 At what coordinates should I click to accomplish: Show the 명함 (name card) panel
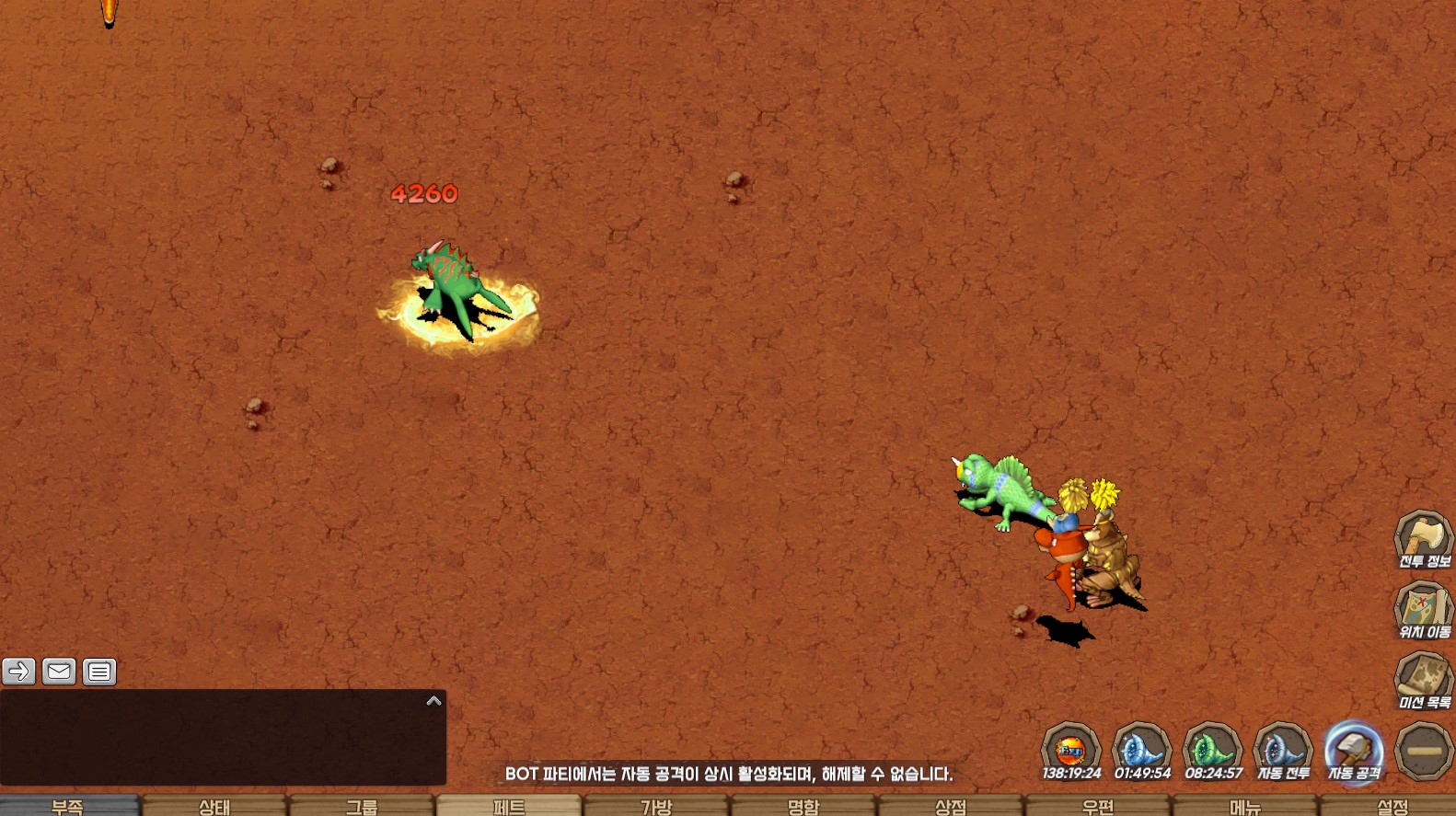[803, 806]
